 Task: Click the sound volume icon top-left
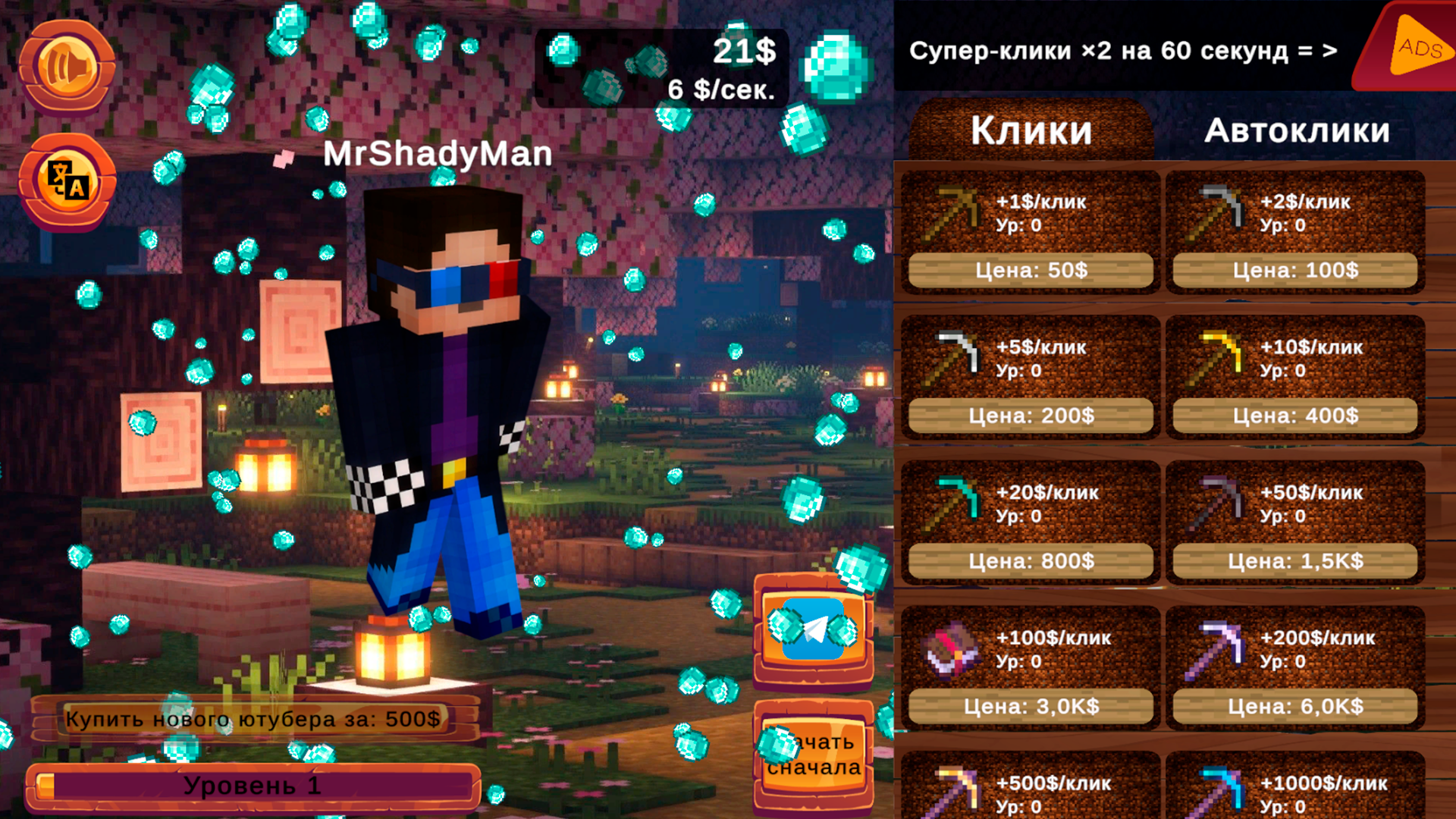(x=67, y=64)
